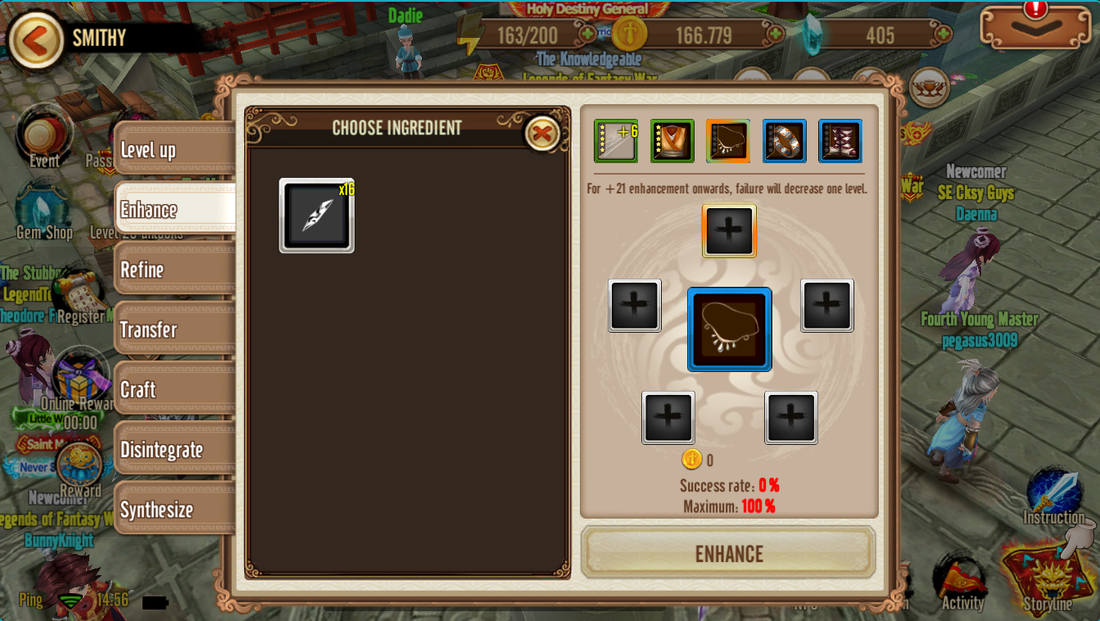Expand the dropdown arrow with red alert
The image size is (1100, 621).
tap(1035, 27)
